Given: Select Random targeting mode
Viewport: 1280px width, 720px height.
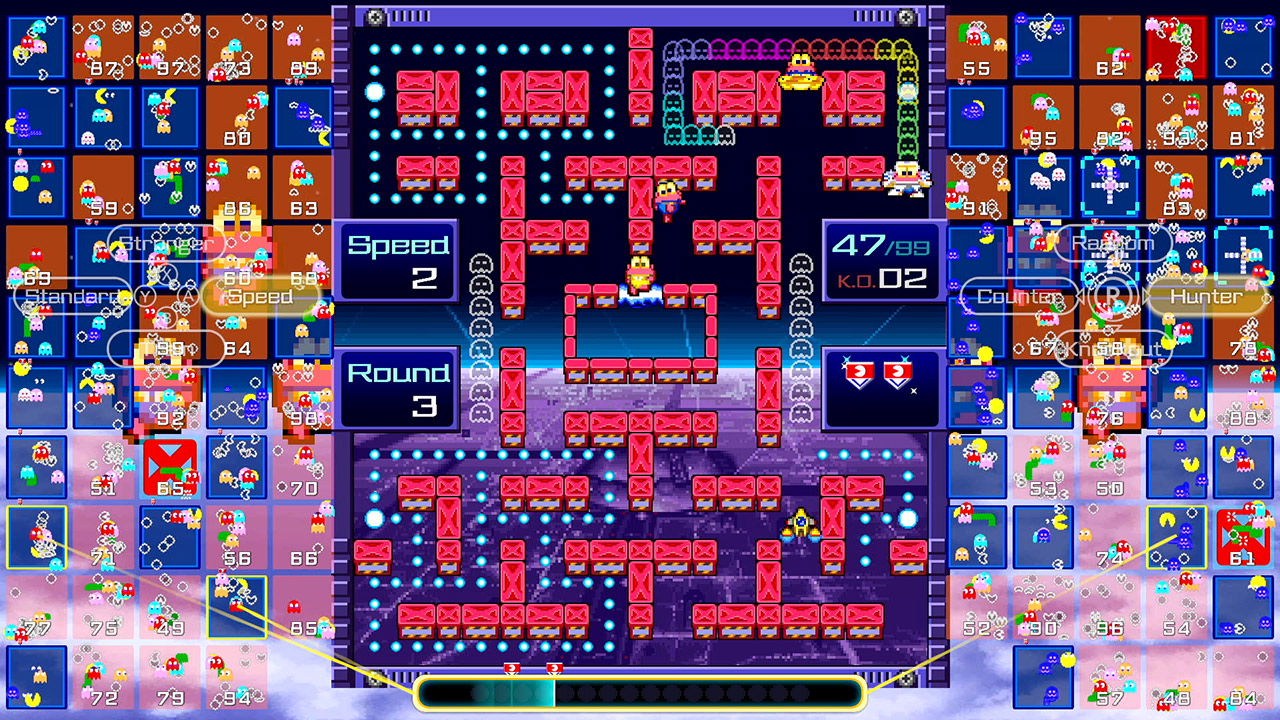Looking at the screenshot, I should click(x=1112, y=243).
